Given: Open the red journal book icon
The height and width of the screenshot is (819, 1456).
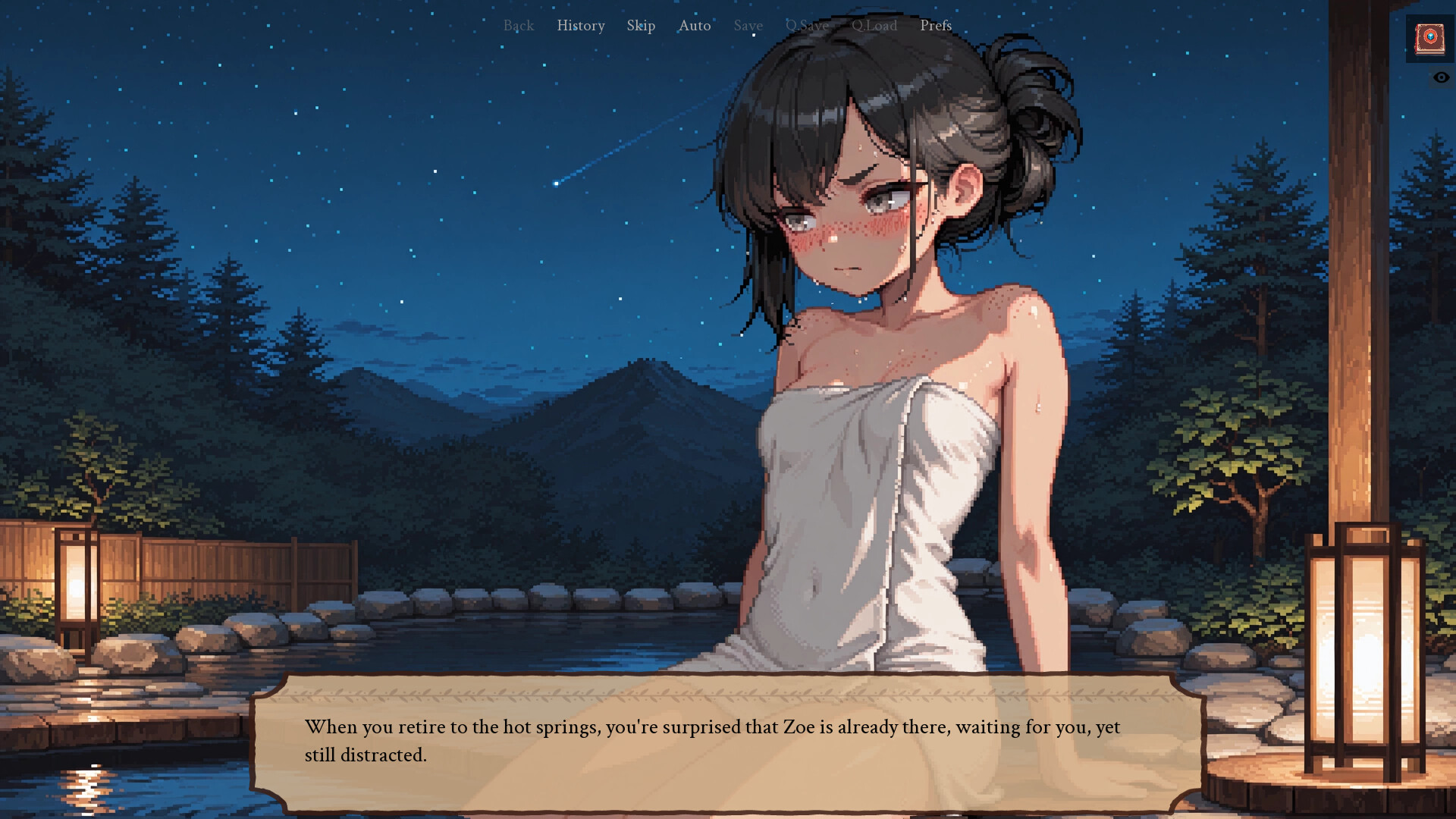Looking at the screenshot, I should (x=1429, y=38).
